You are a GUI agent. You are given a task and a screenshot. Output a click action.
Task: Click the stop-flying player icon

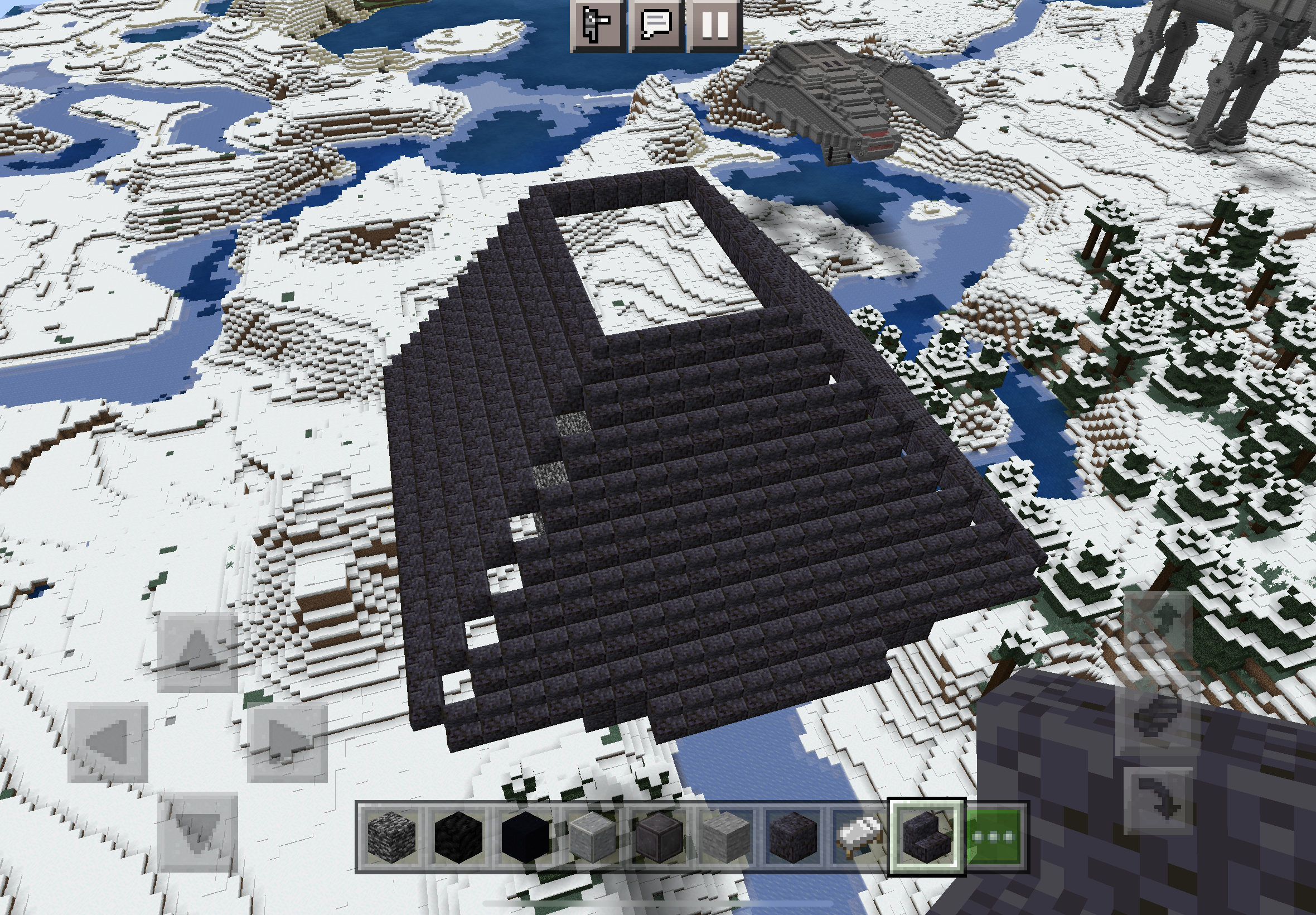pos(596,26)
